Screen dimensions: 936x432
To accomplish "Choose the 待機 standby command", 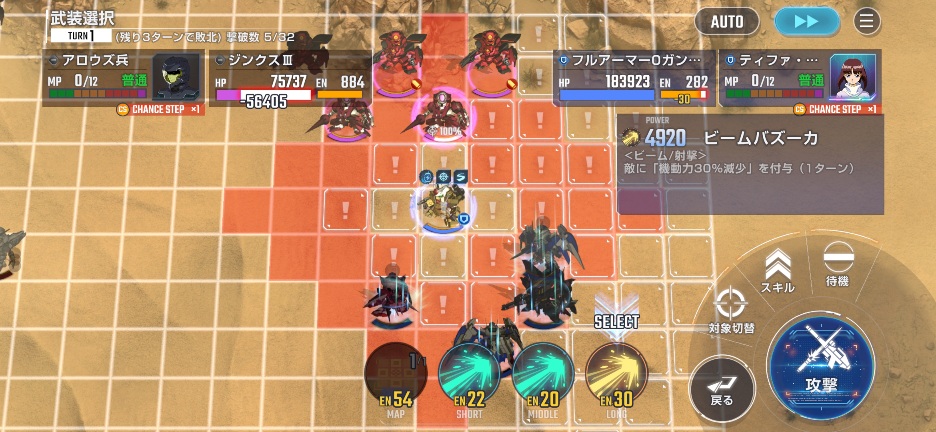I will 837,264.
